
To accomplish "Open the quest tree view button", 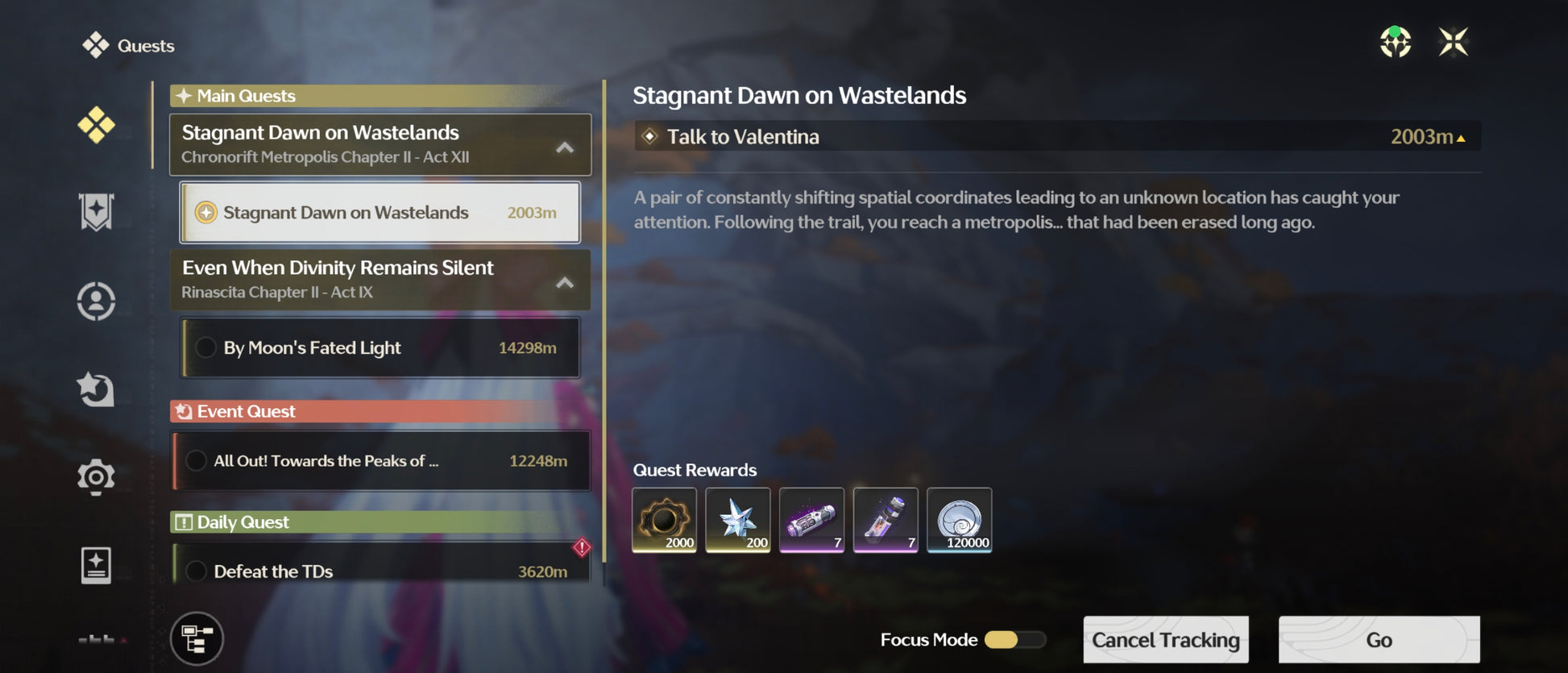I will 197,639.
